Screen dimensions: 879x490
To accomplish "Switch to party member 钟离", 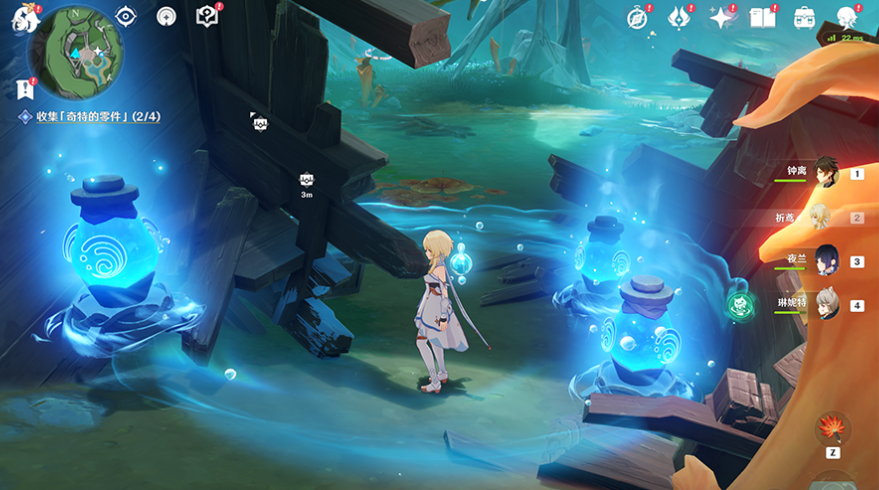I will tap(825, 172).
